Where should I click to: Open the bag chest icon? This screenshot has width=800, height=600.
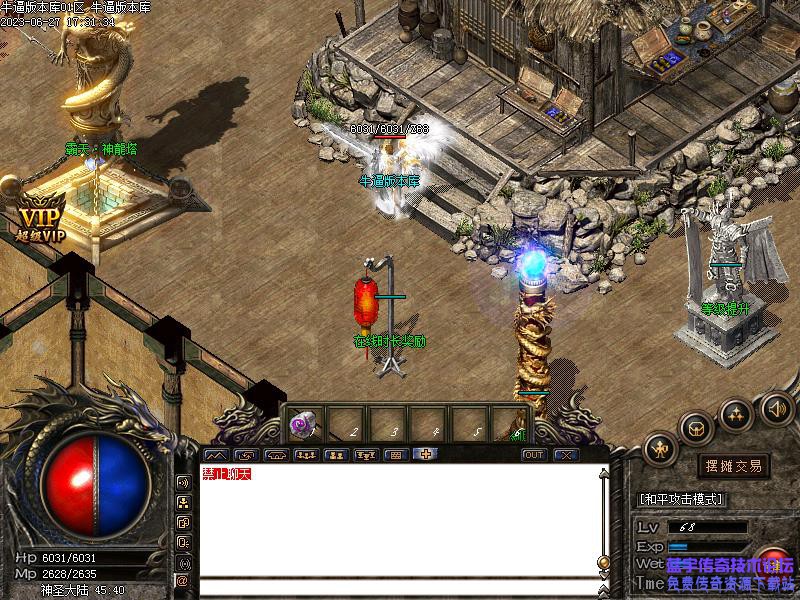coord(696,428)
